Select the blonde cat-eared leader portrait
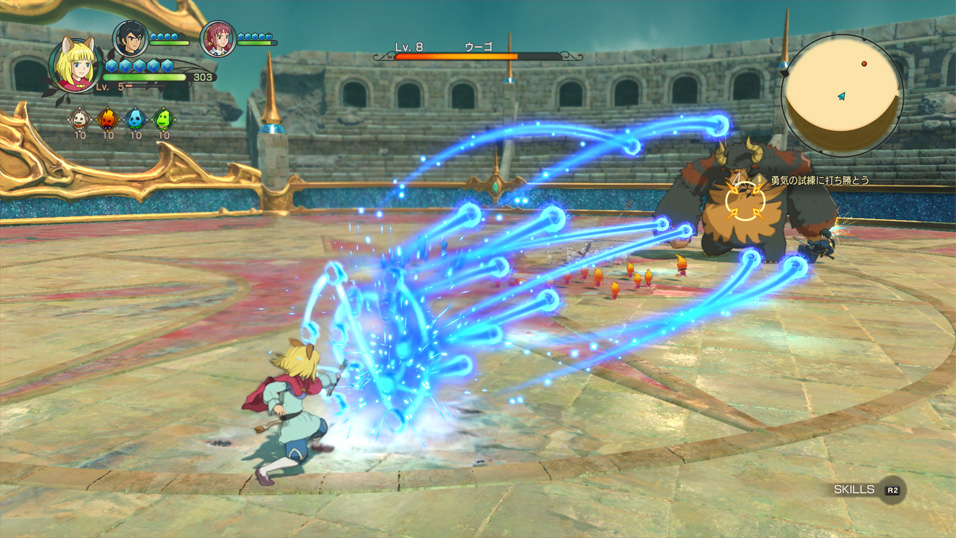This screenshot has width=956, height=538. 74,66
